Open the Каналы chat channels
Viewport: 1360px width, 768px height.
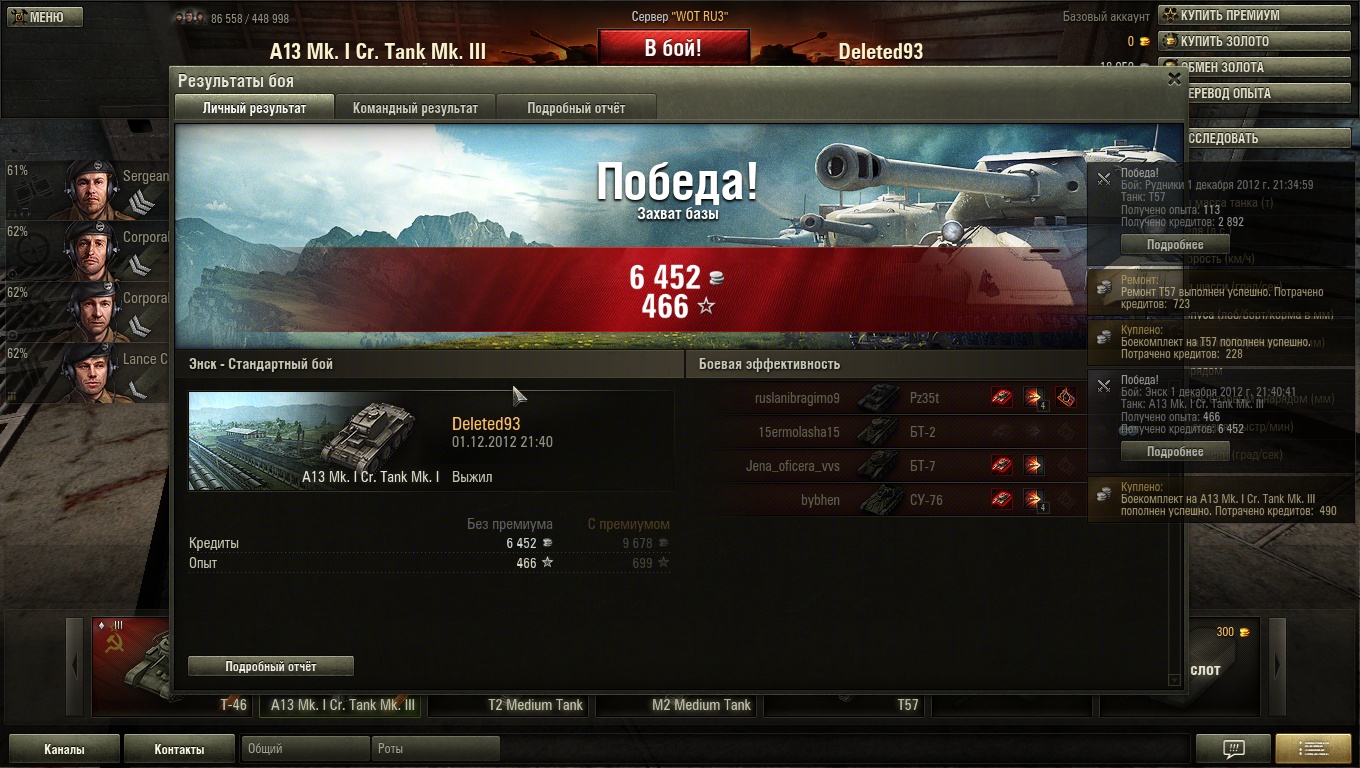click(64, 749)
